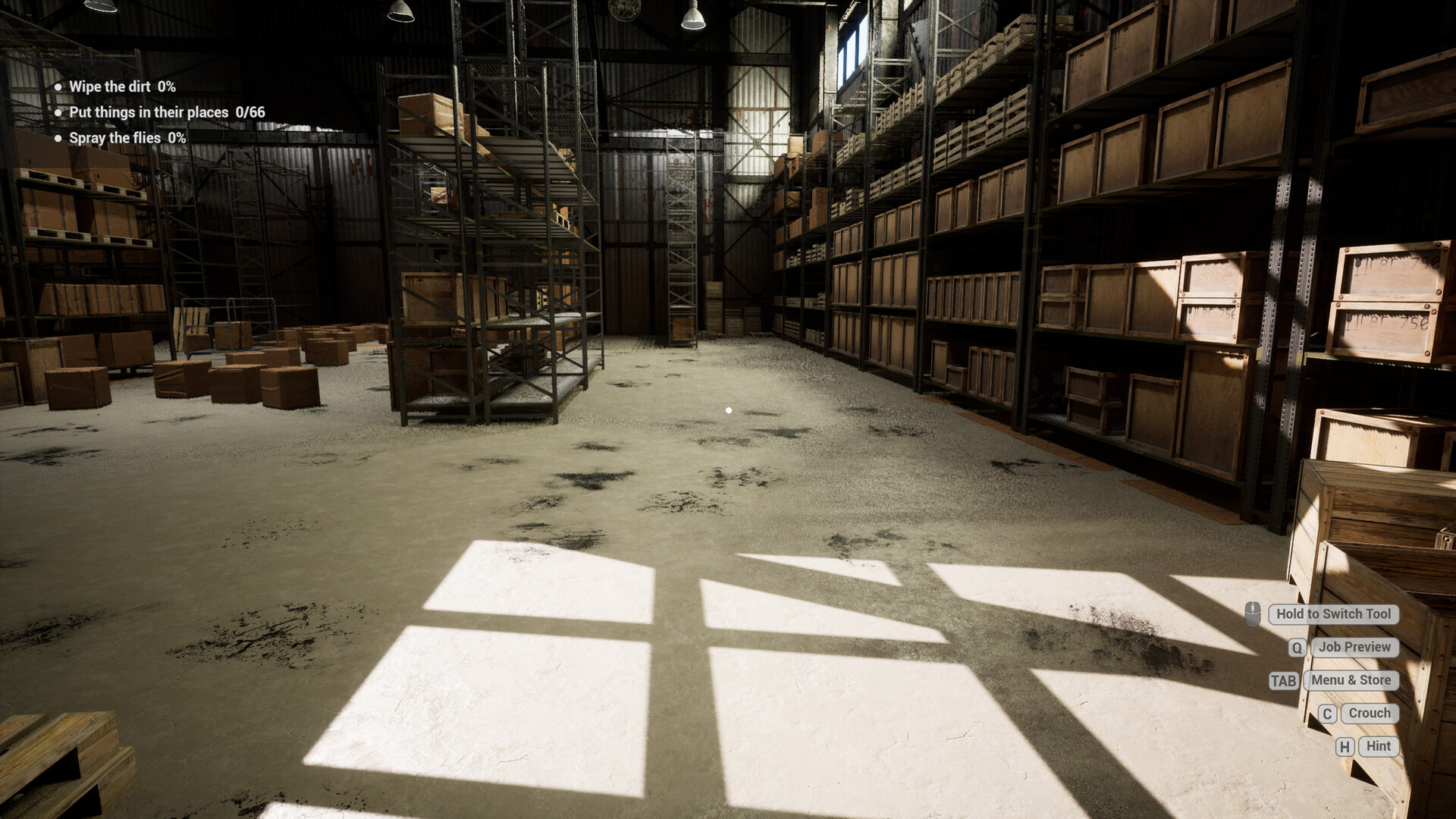Click the mouse icon beside Hold to Switch Tool
This screenshot has height=819, width=1456.
click(1253, 614)
